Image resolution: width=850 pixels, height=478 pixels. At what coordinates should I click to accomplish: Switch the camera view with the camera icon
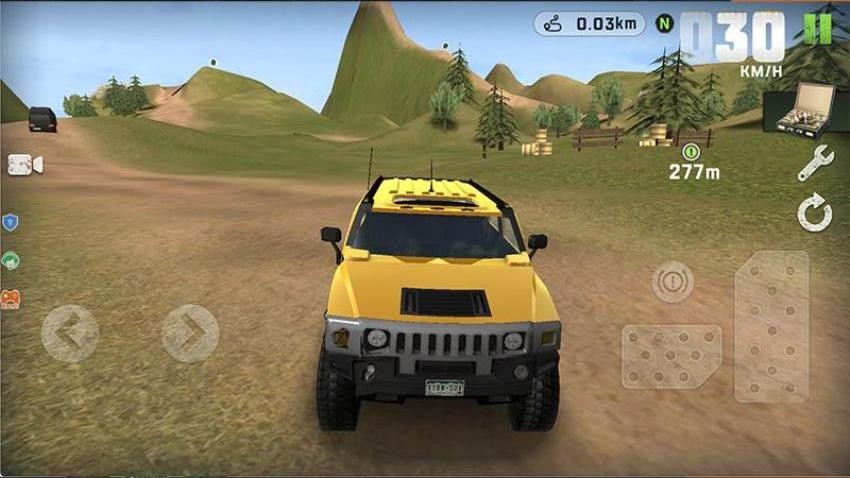25,165
